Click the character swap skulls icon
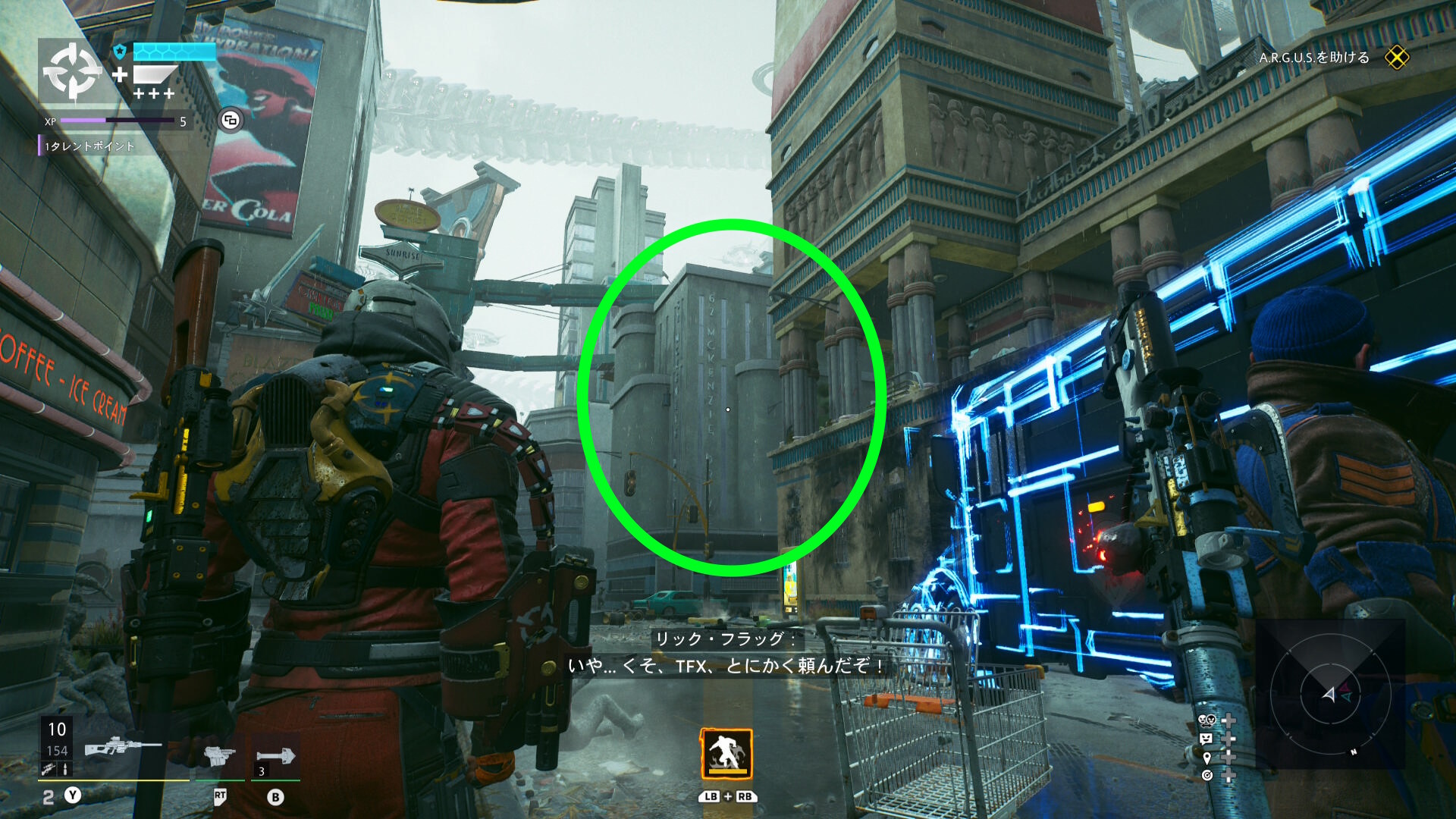 click(x=1207, y=720)
